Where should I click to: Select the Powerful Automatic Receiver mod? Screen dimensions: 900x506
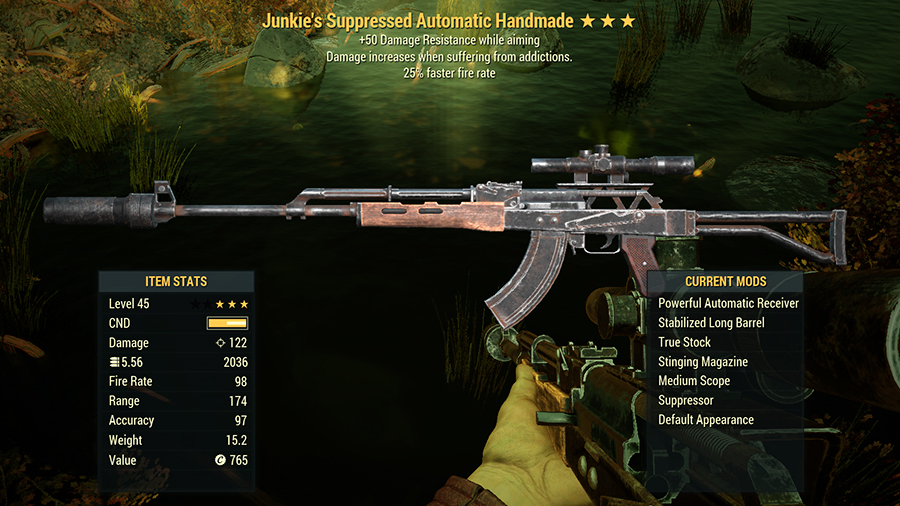pyautogui.click(x=728, y=303)
